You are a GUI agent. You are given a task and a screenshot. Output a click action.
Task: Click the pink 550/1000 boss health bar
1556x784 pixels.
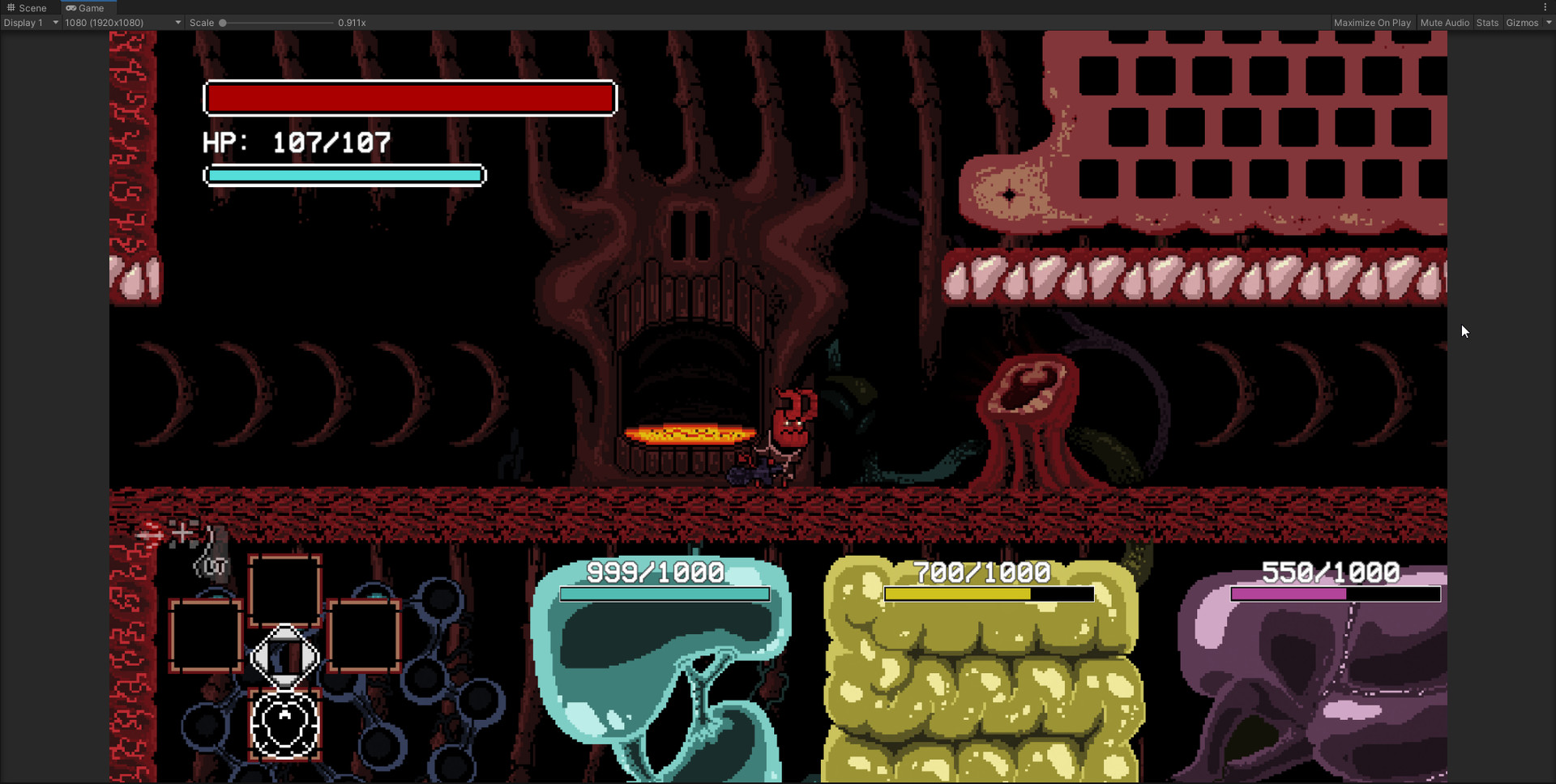click(1335, 594)
